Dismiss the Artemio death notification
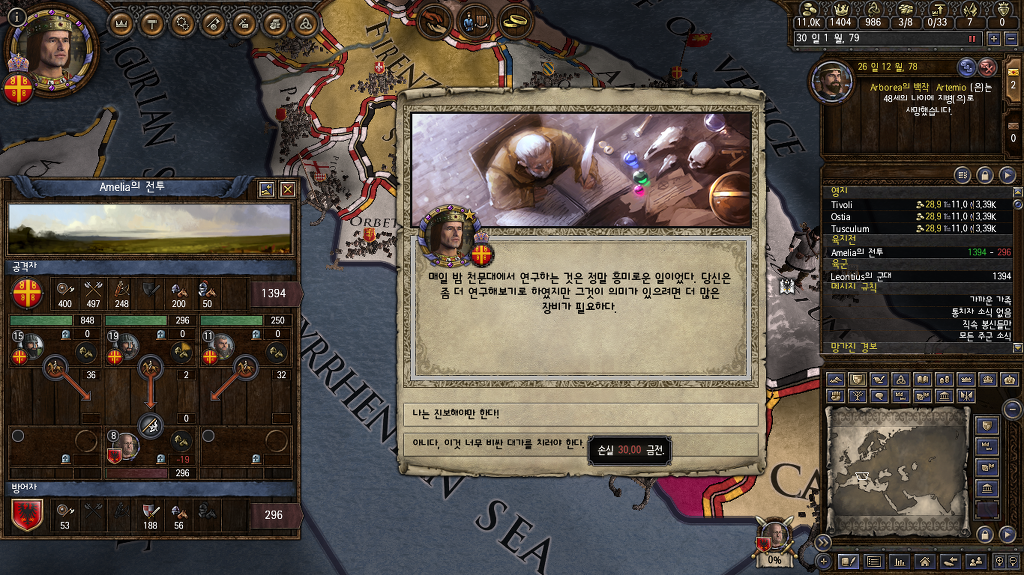 point(987,67)
